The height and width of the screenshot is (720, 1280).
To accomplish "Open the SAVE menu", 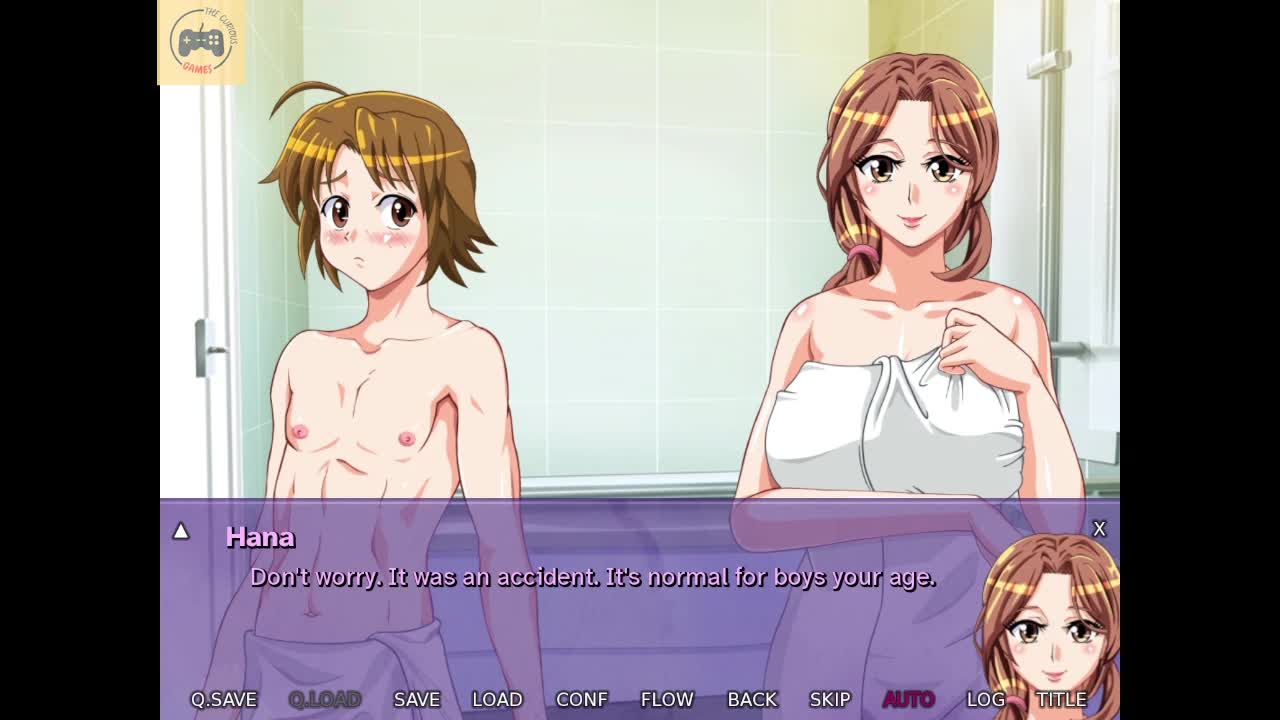I will tap(417, 700).
